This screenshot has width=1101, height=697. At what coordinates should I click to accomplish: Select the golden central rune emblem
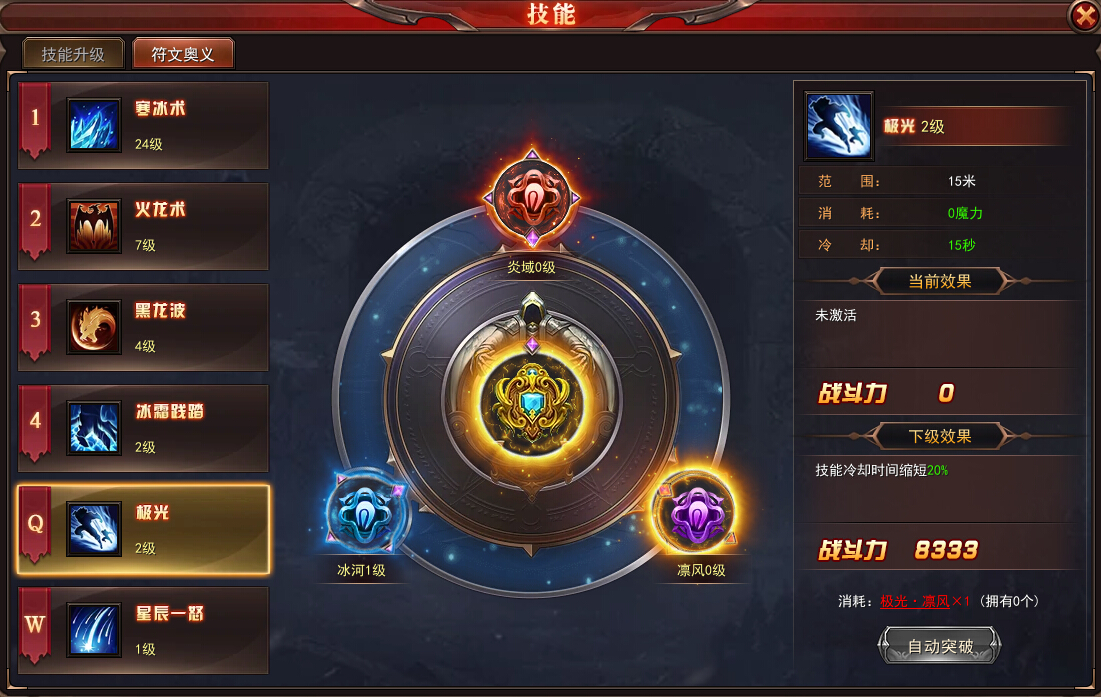pyautogui.click(x=531, y=400)
